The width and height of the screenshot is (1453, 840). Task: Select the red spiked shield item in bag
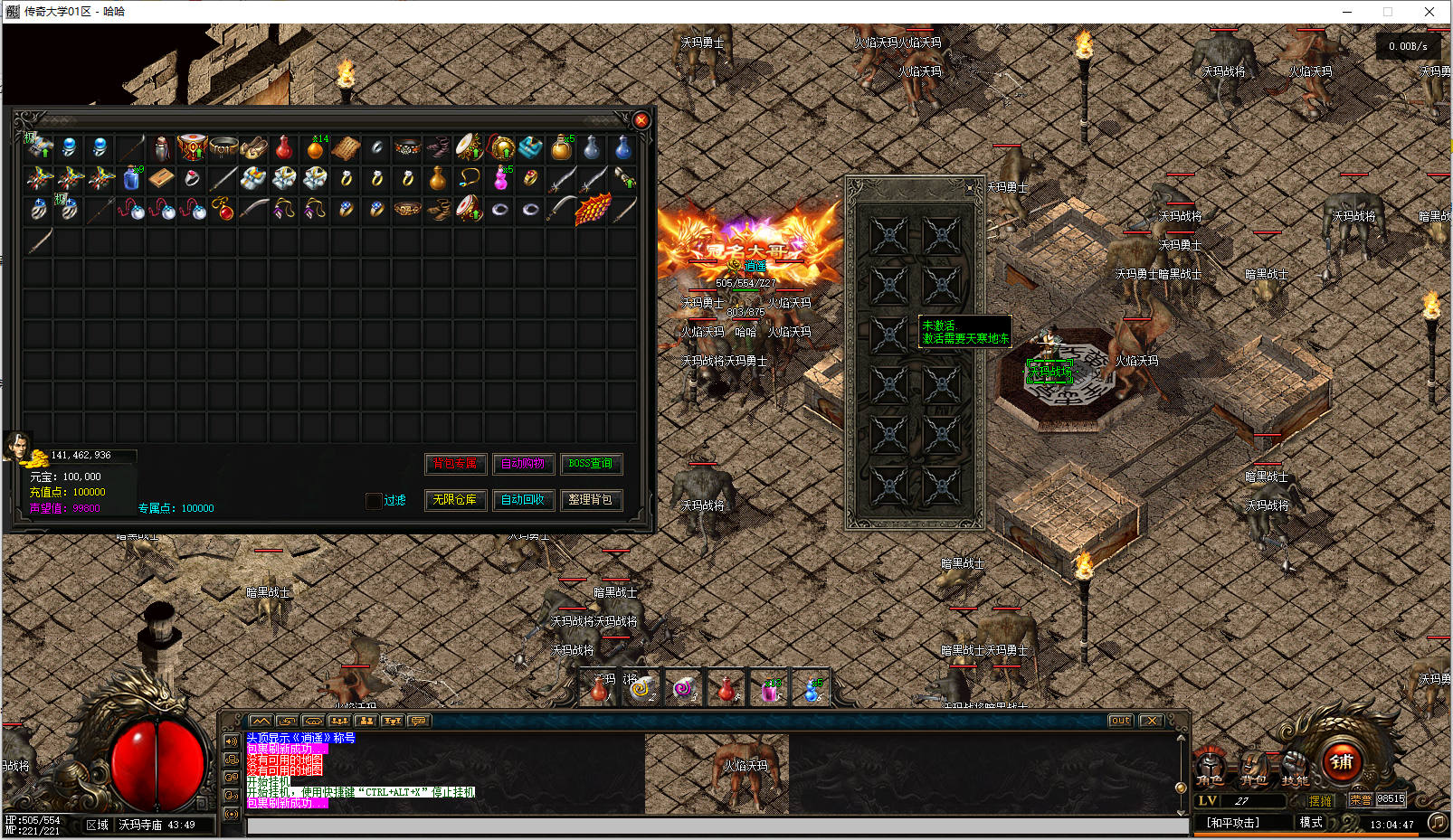coord(593,210)
